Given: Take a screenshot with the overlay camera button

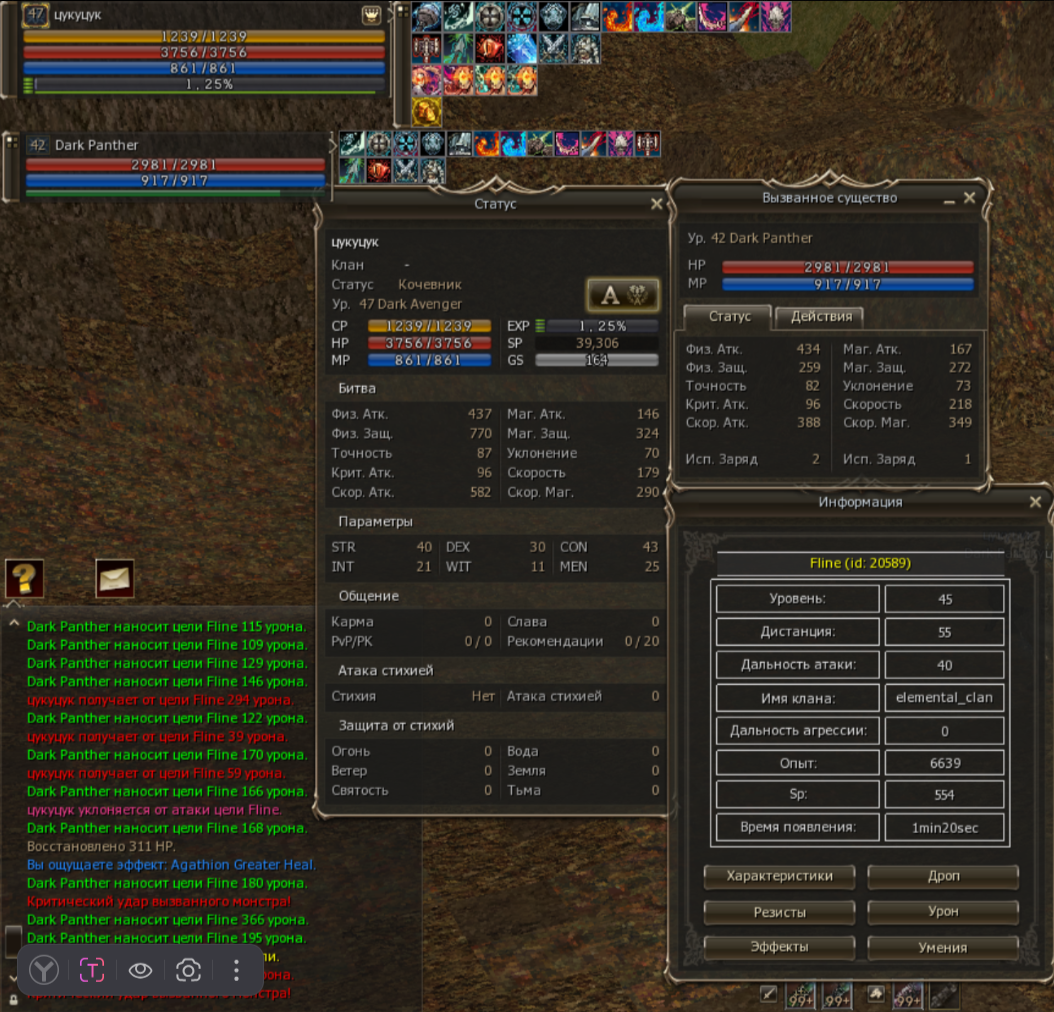Looking at the screenshot, I should [188, 970].
